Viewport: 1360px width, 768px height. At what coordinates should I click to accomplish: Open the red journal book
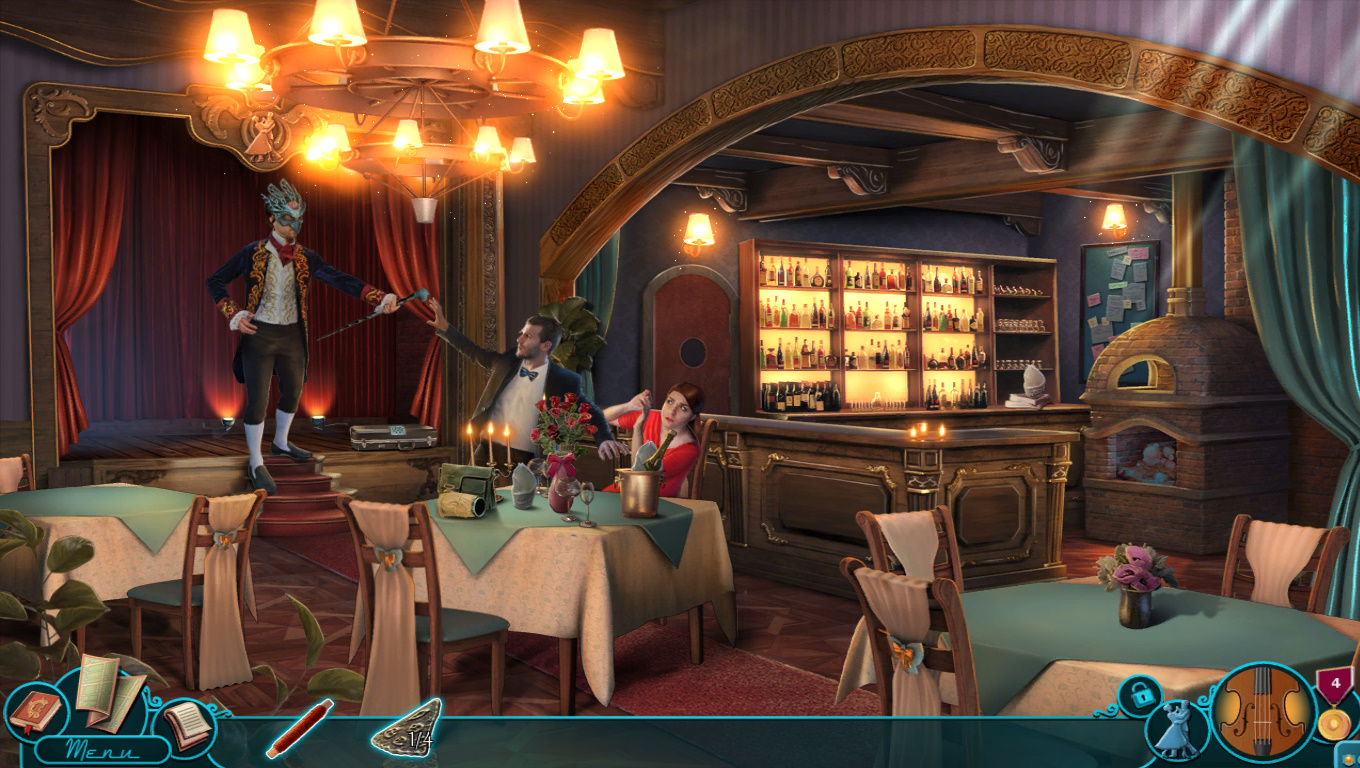tap(35, 711)
